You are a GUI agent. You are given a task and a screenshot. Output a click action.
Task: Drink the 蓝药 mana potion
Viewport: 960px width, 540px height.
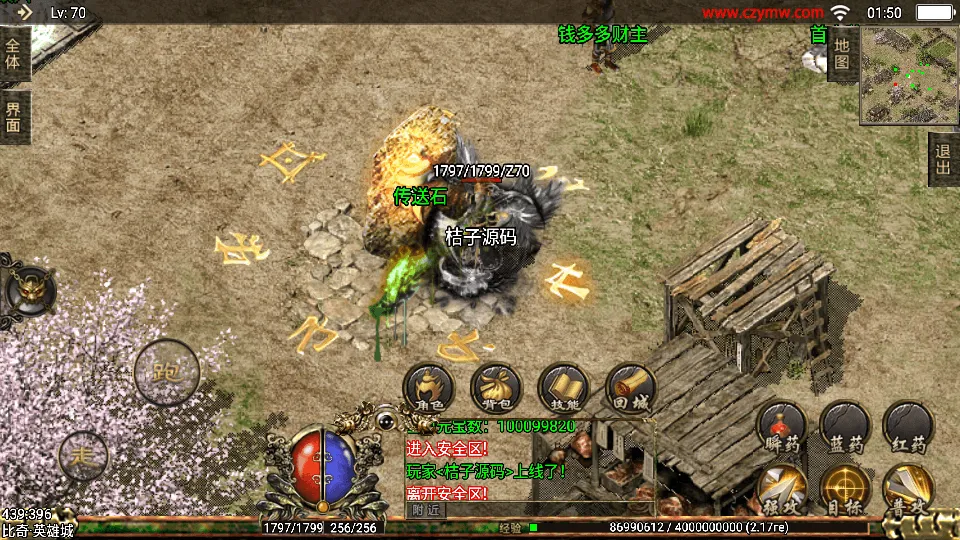pos(845,426)
